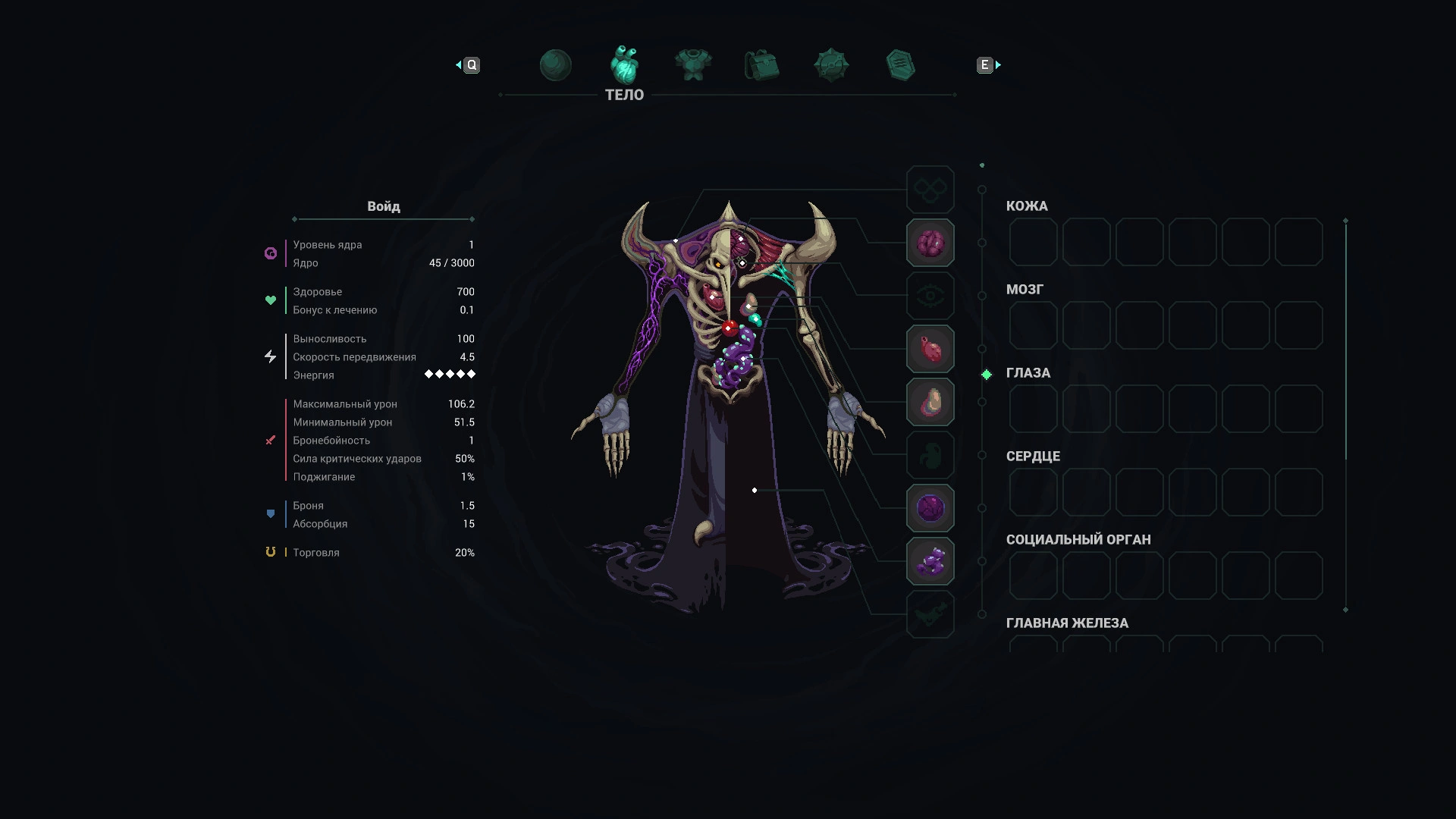1456x819 pixels.
Task: Click the green marker beside ГЛАЗА
Action: (987, 375)
